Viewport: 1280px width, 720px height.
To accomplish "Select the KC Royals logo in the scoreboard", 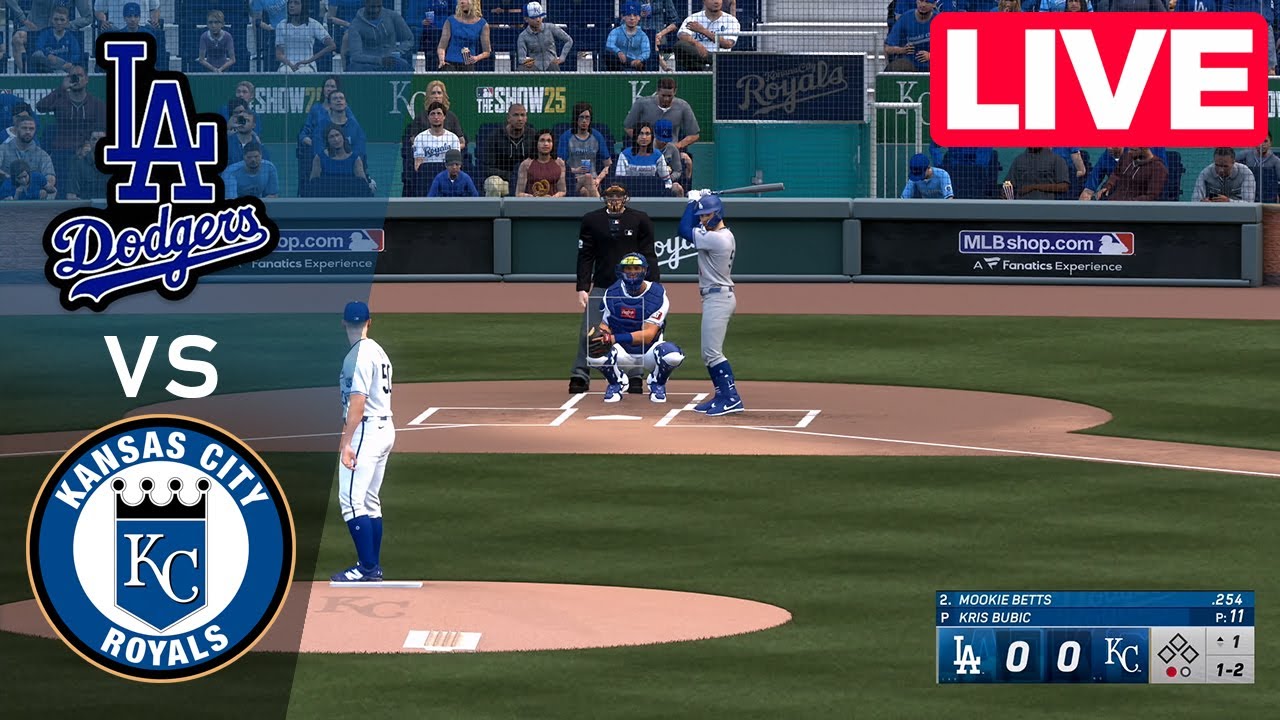I will (x=1122, y=654).
